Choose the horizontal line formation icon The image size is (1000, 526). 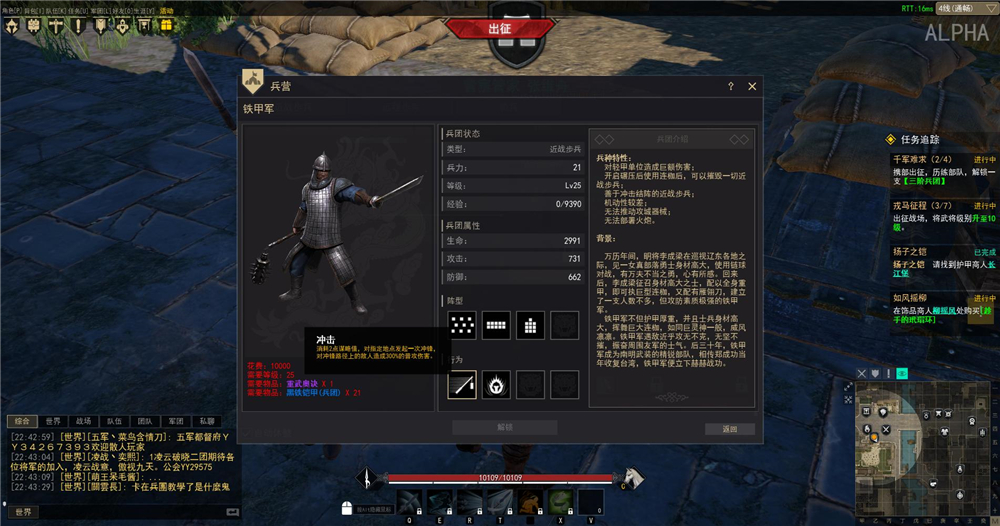point(497,323)
